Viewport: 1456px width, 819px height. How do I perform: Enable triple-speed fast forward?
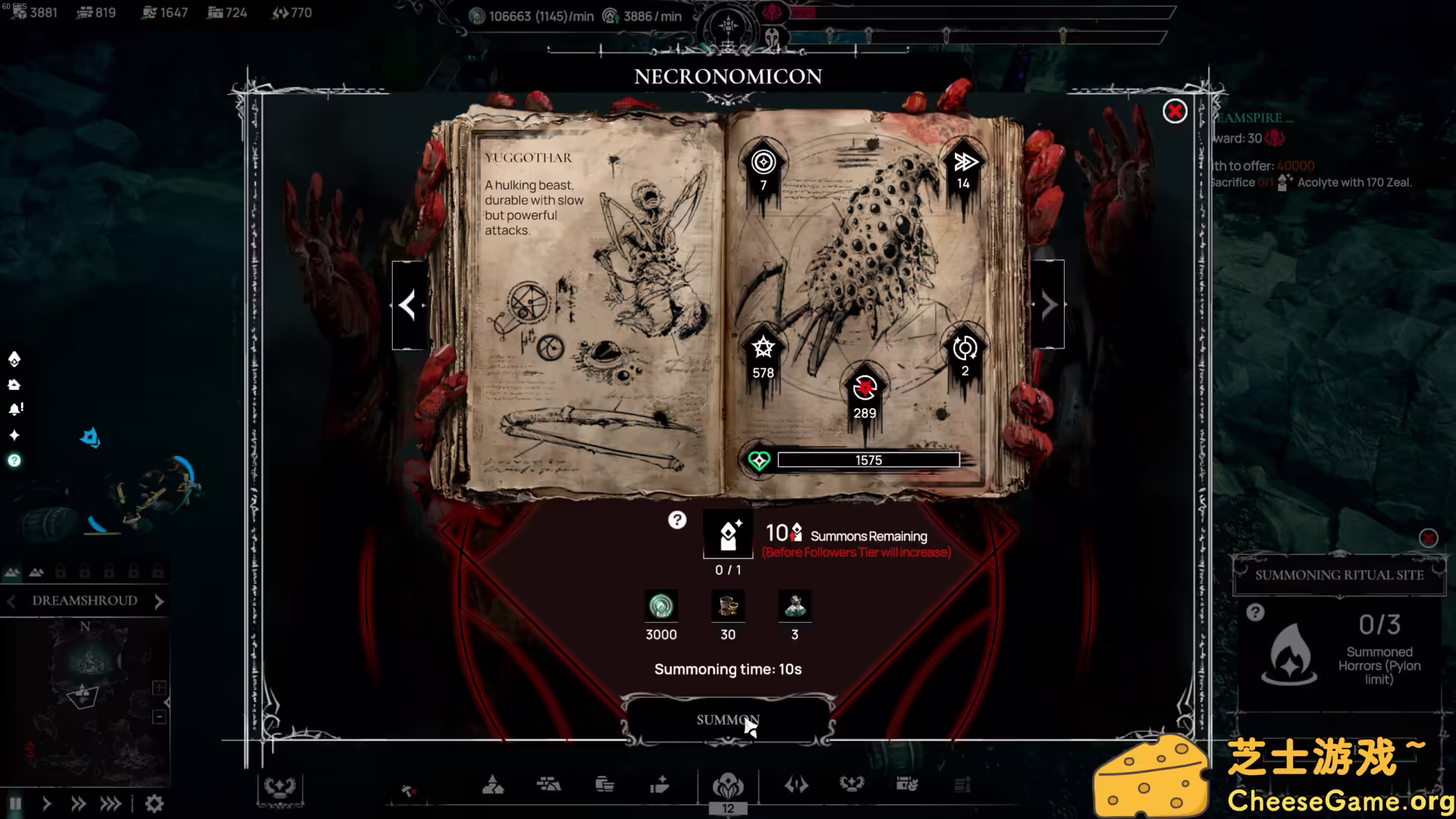click(x=111, y=803)
